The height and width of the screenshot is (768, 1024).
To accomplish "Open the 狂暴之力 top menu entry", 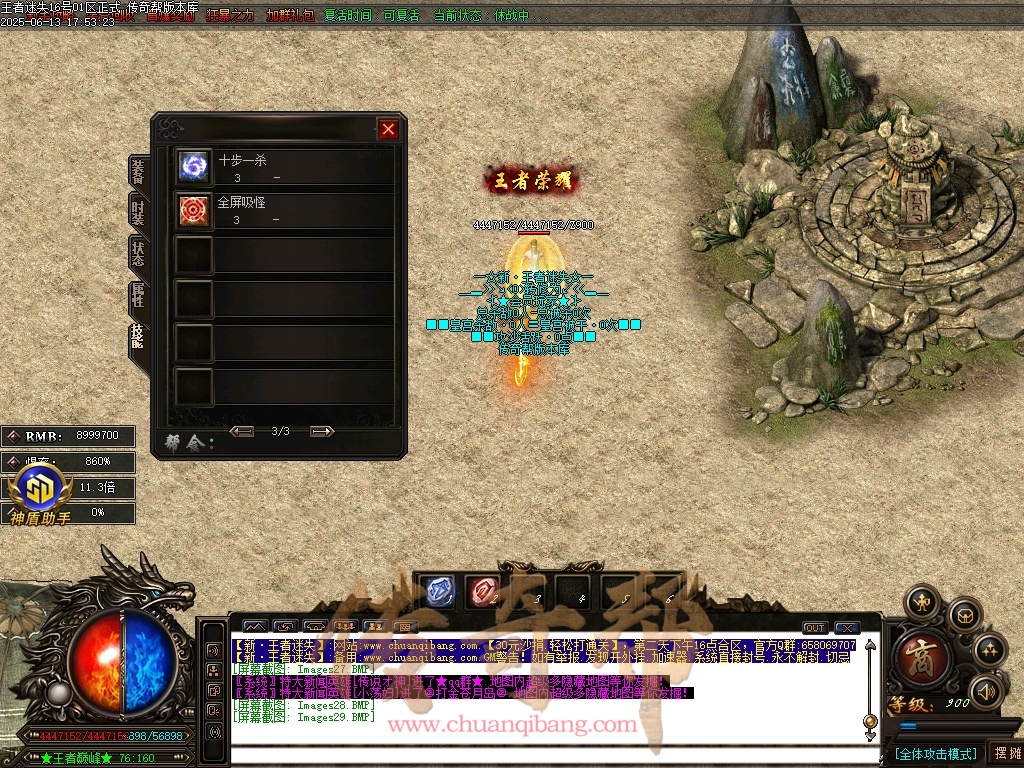I will (232, 16).
